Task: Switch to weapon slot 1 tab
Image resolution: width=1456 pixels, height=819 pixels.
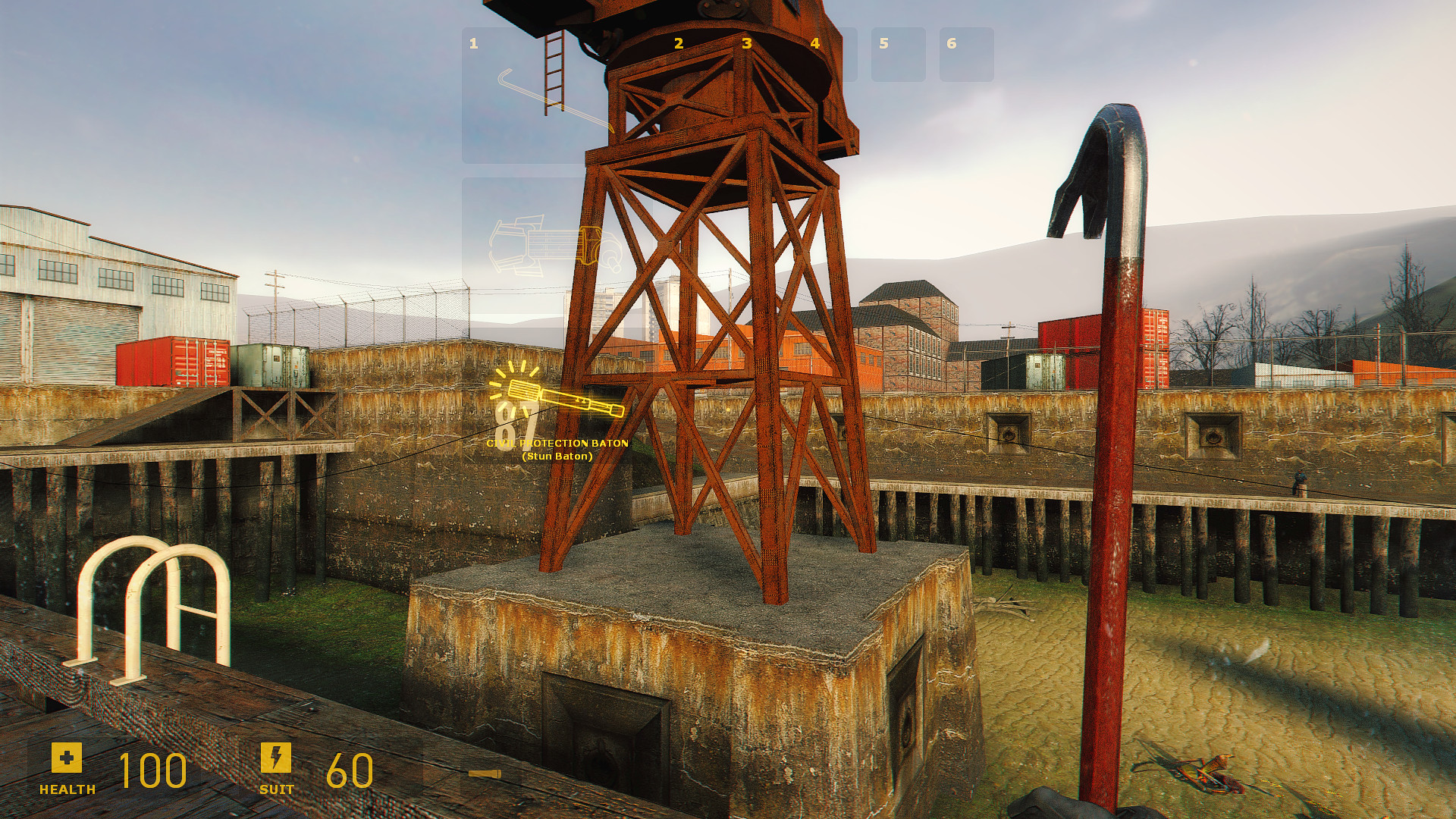Action: tap(472, 43)
